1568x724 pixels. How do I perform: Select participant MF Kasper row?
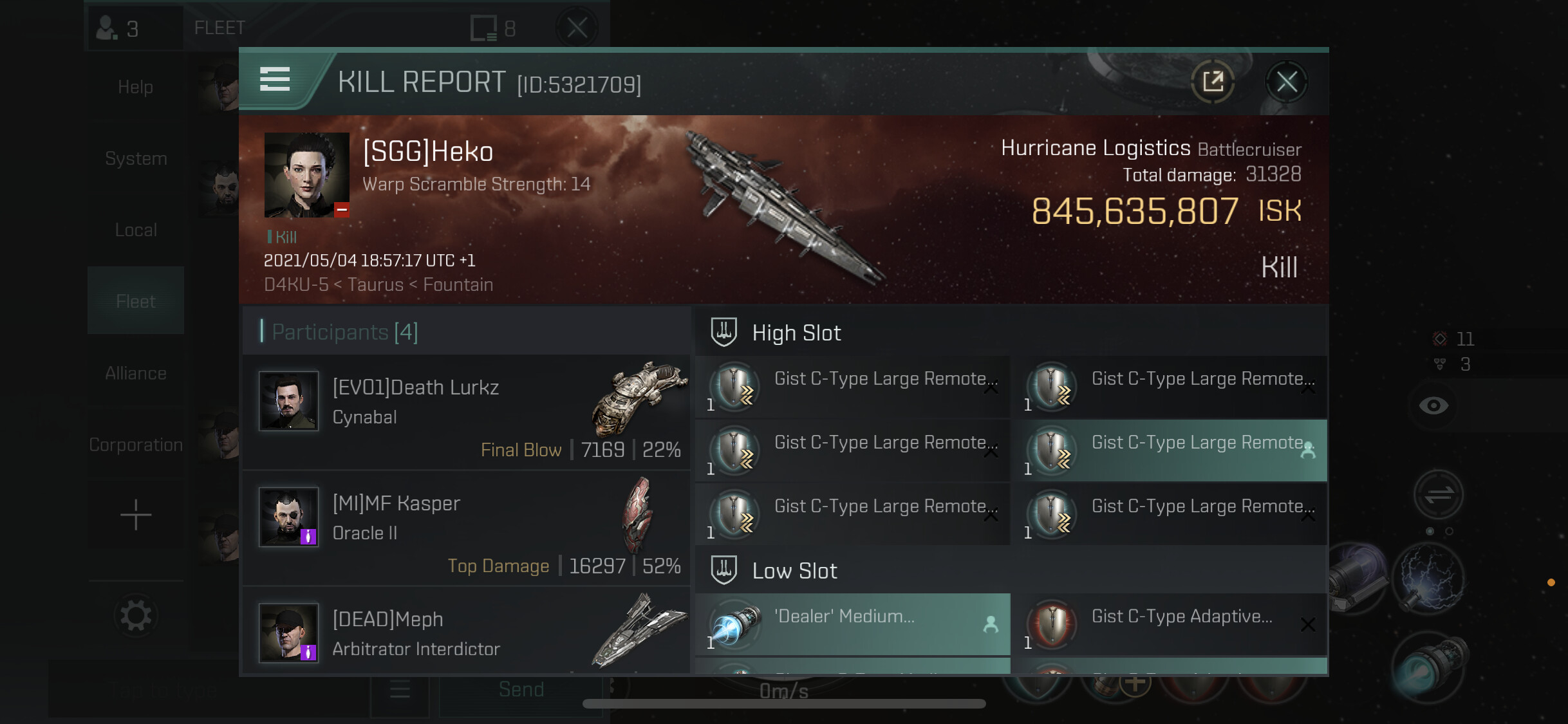(467, 528)
